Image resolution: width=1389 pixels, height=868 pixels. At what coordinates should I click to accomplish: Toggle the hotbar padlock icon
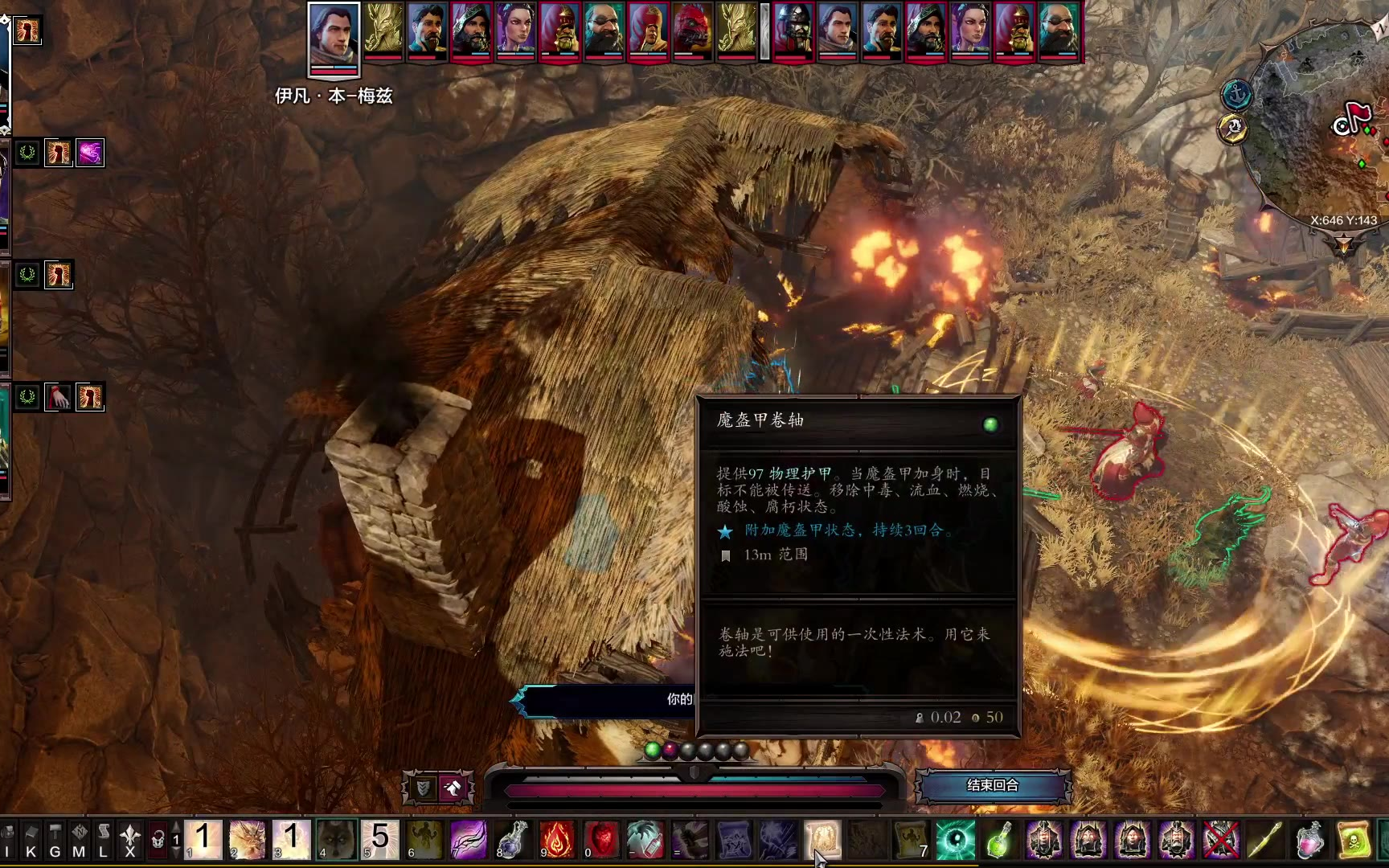(158, 840)
